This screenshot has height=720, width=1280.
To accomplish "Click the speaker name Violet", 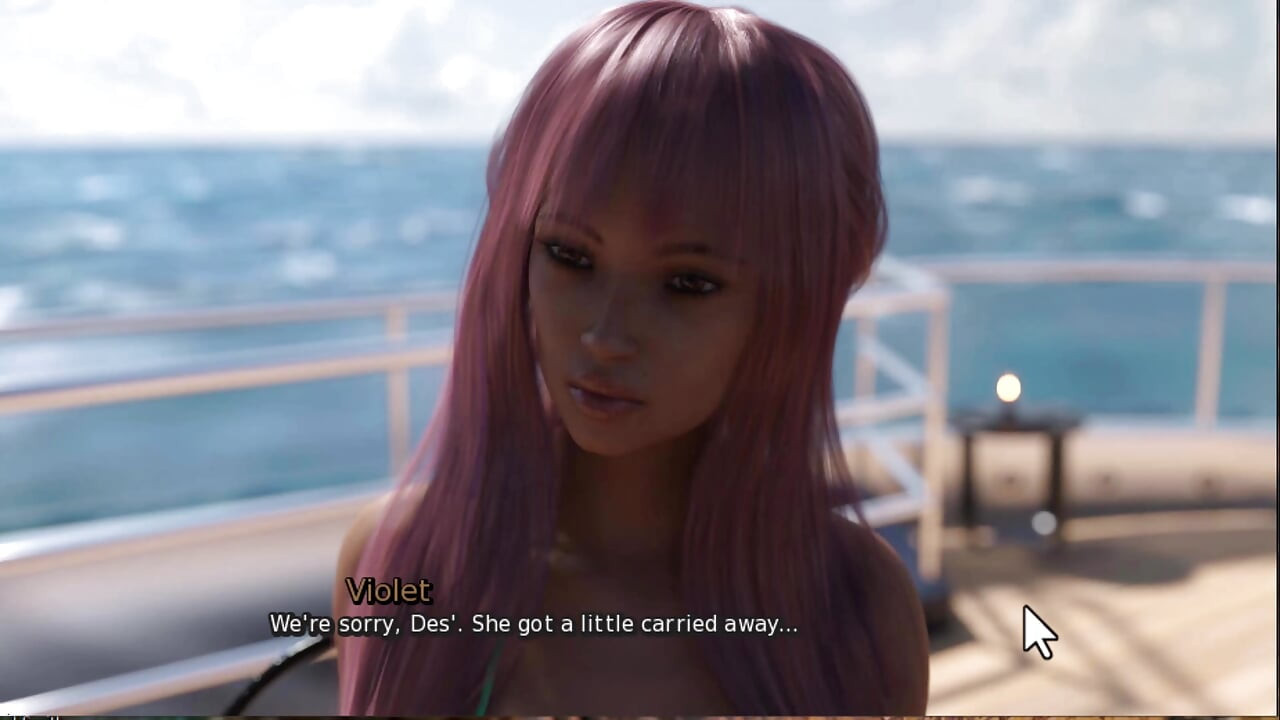I will point(389,591).
